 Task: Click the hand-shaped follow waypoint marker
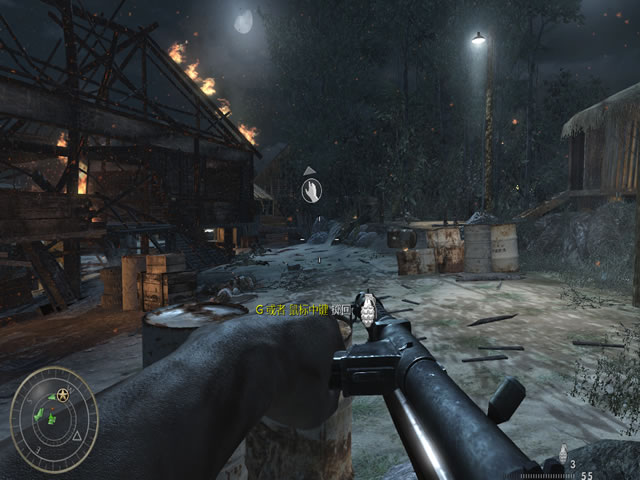(x=312, y=189)
